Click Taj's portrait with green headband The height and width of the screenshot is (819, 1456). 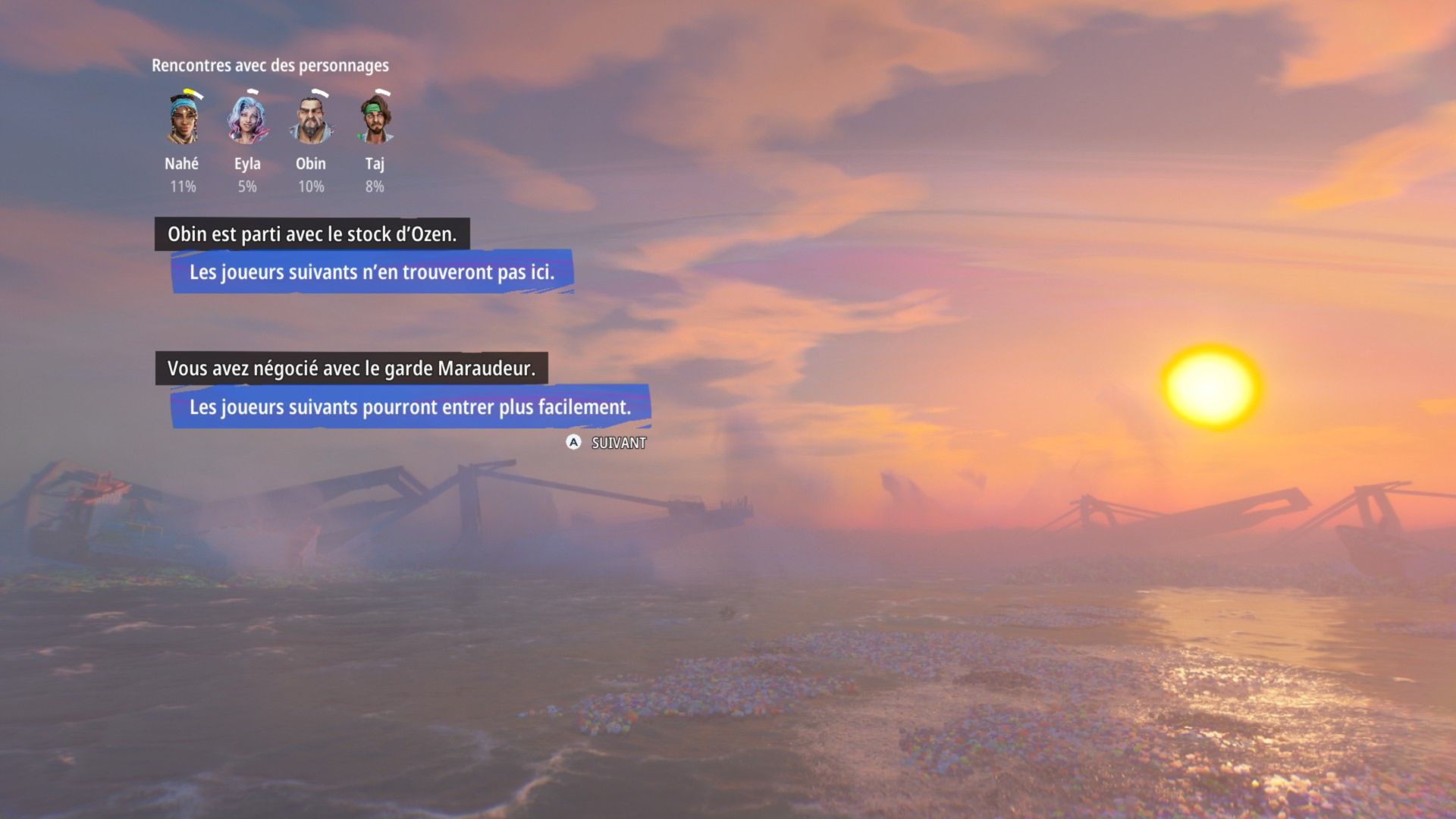(375, 119)
